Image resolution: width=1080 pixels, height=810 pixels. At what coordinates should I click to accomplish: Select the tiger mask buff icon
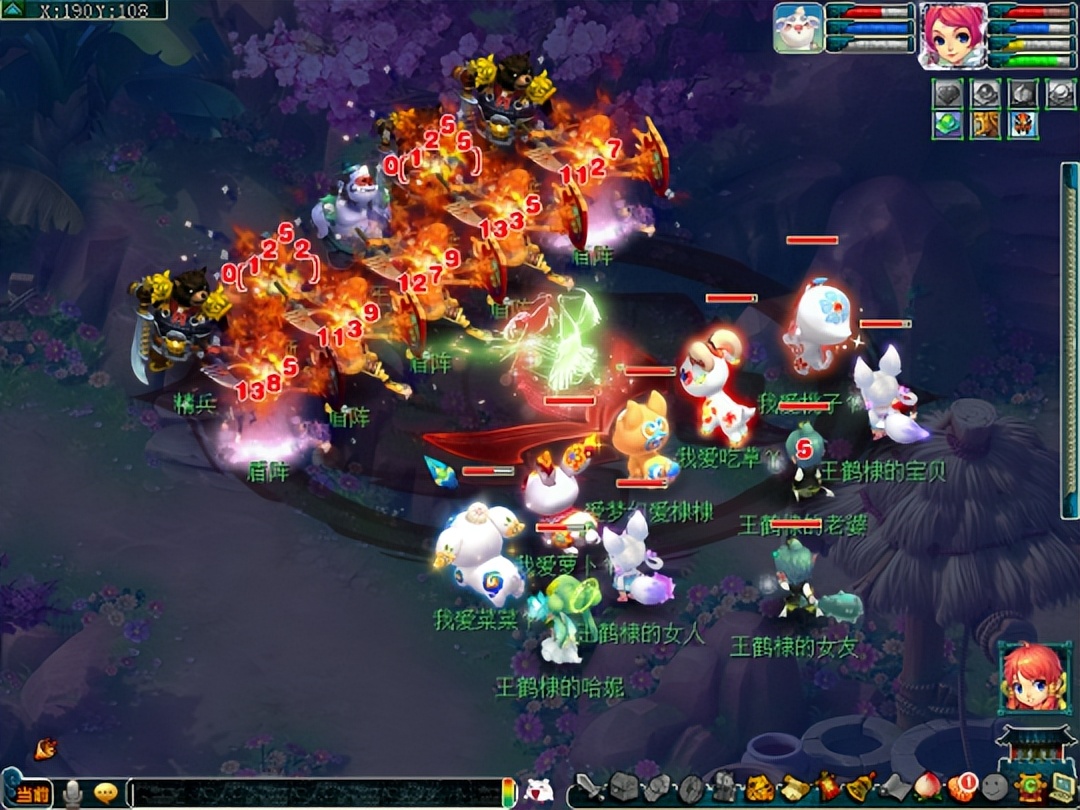pyautogui.click(x=1023, y=125)
